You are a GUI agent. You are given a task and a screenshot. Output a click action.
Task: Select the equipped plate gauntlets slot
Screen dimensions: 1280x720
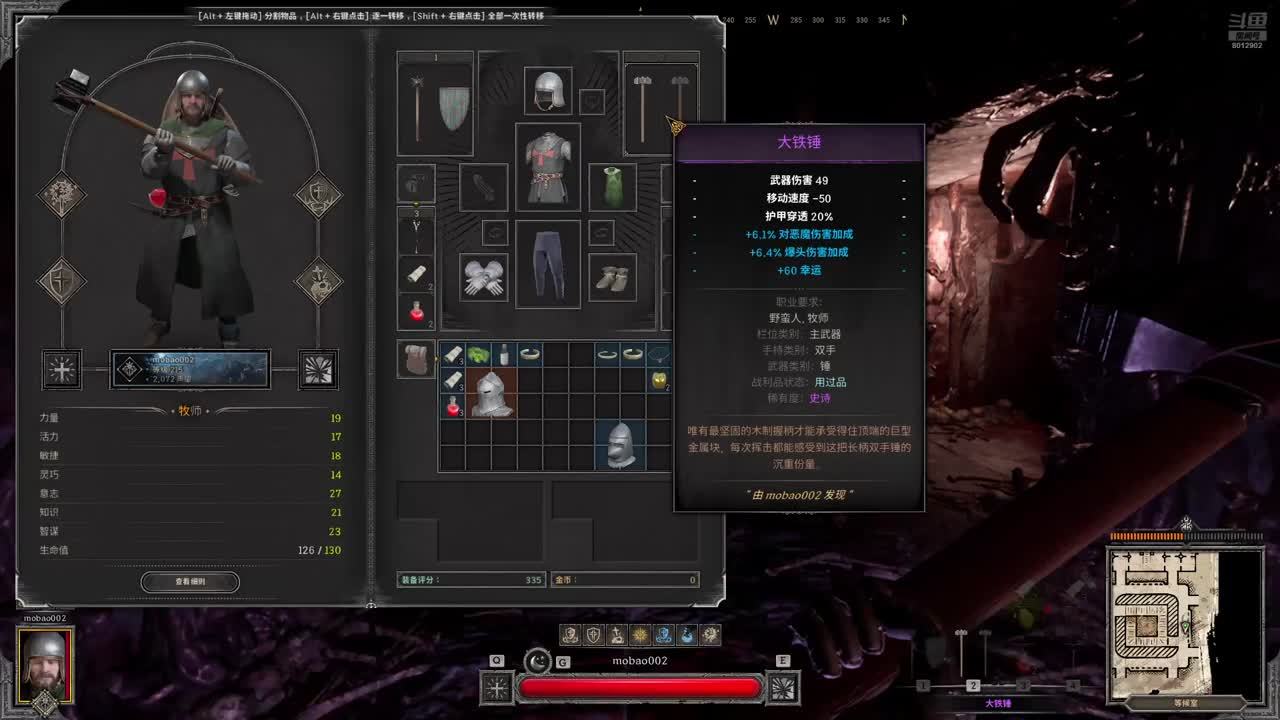tap(484, 277)
